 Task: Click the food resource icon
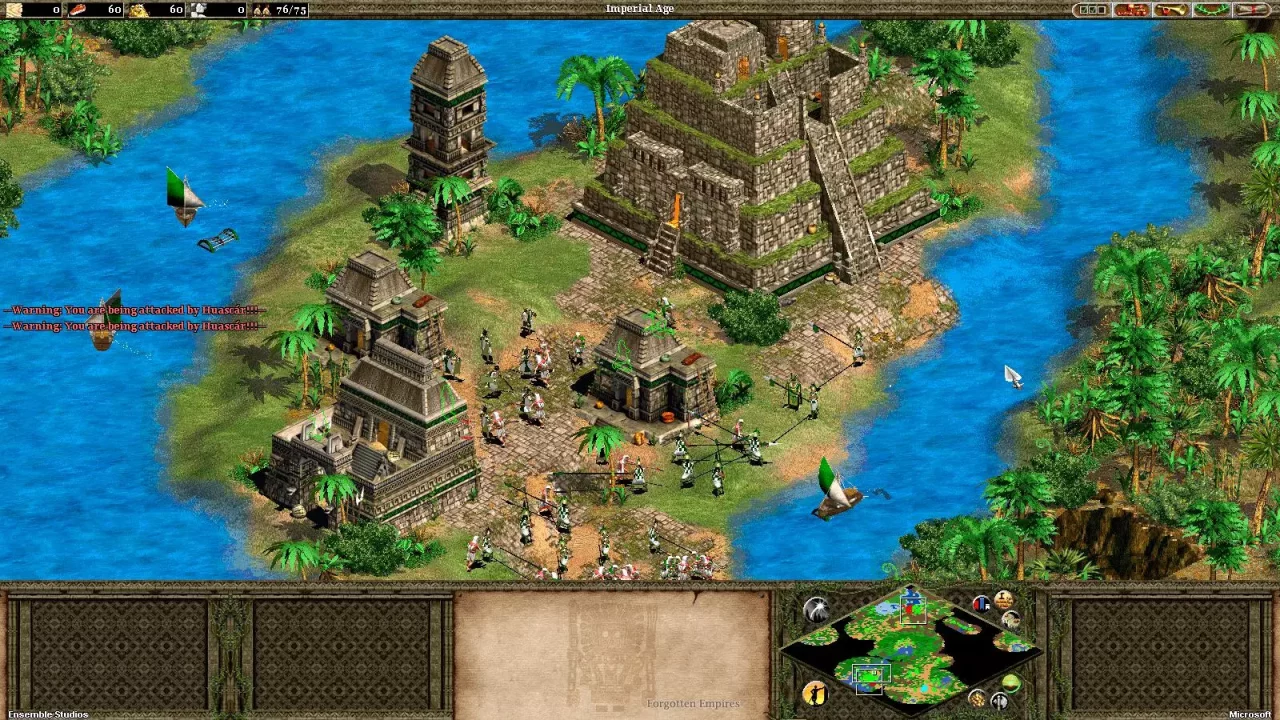[77, 9]
